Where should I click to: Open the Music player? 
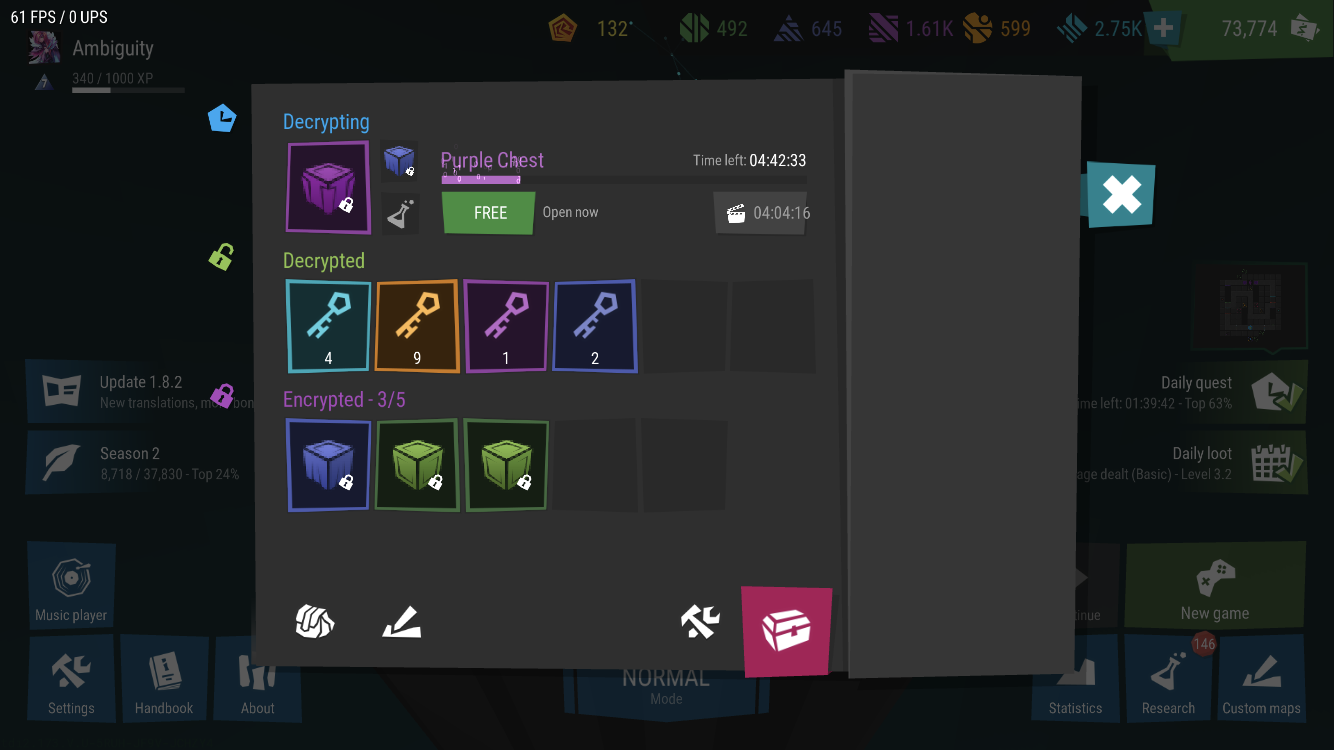[x=71, y=586]
